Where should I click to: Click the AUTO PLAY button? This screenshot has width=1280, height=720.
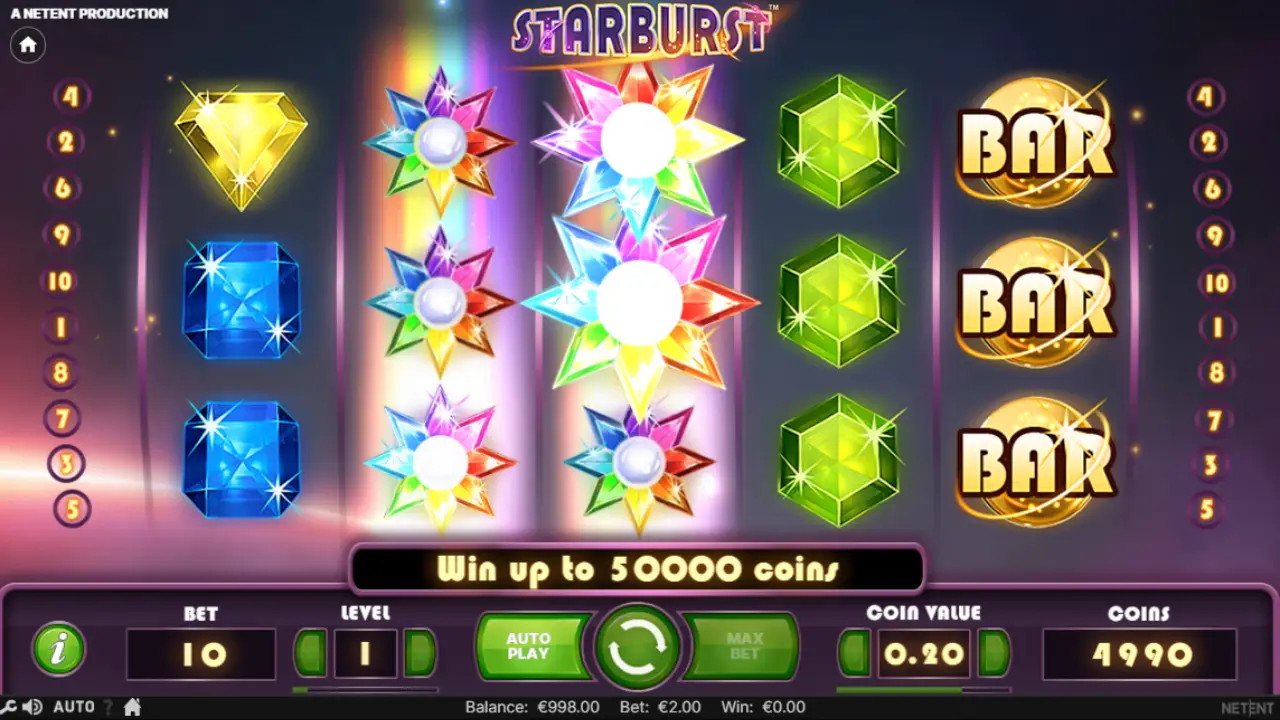pyautogui.click(x=531, y=648)
